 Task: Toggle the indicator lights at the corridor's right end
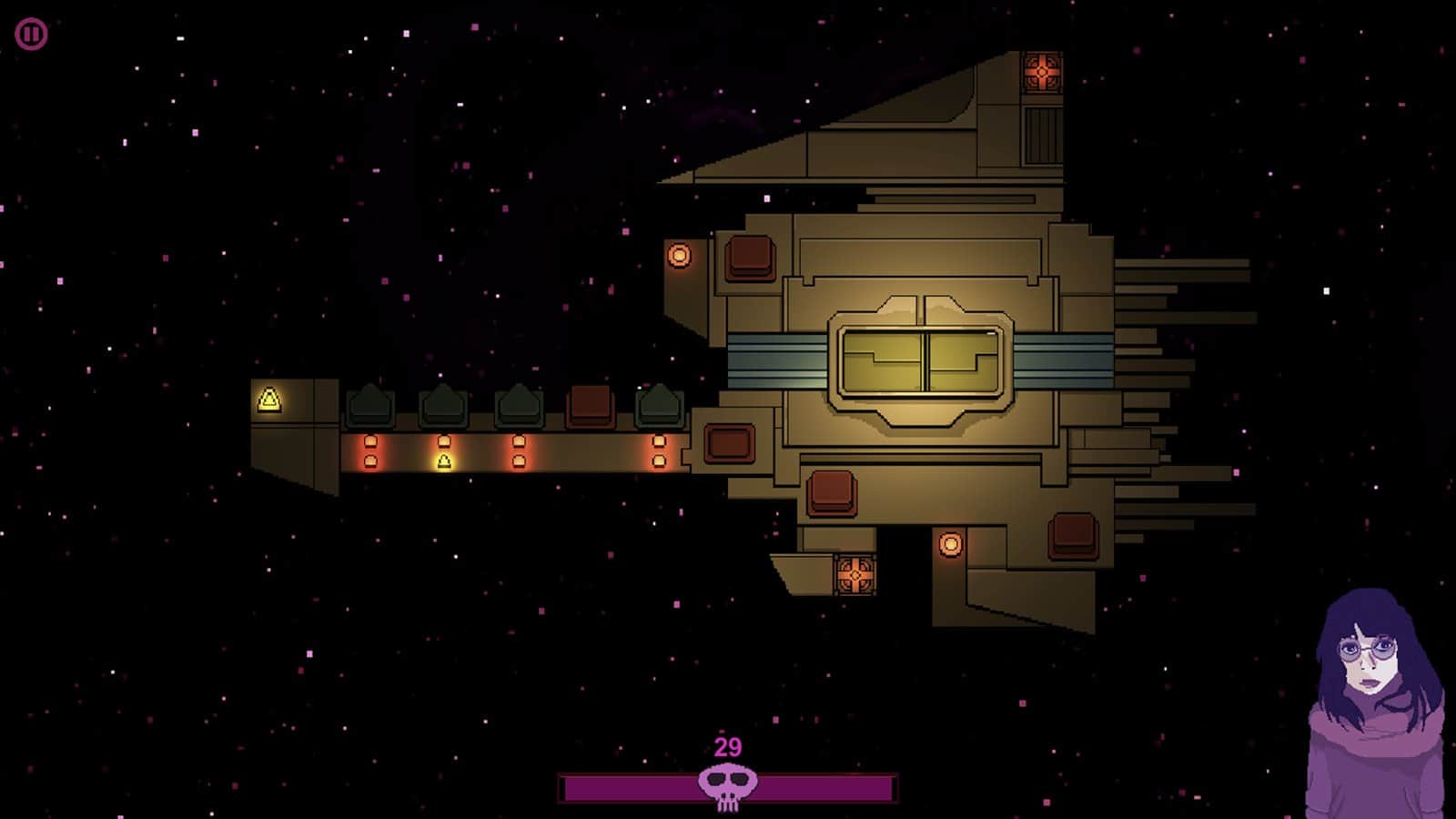[658, 452]
